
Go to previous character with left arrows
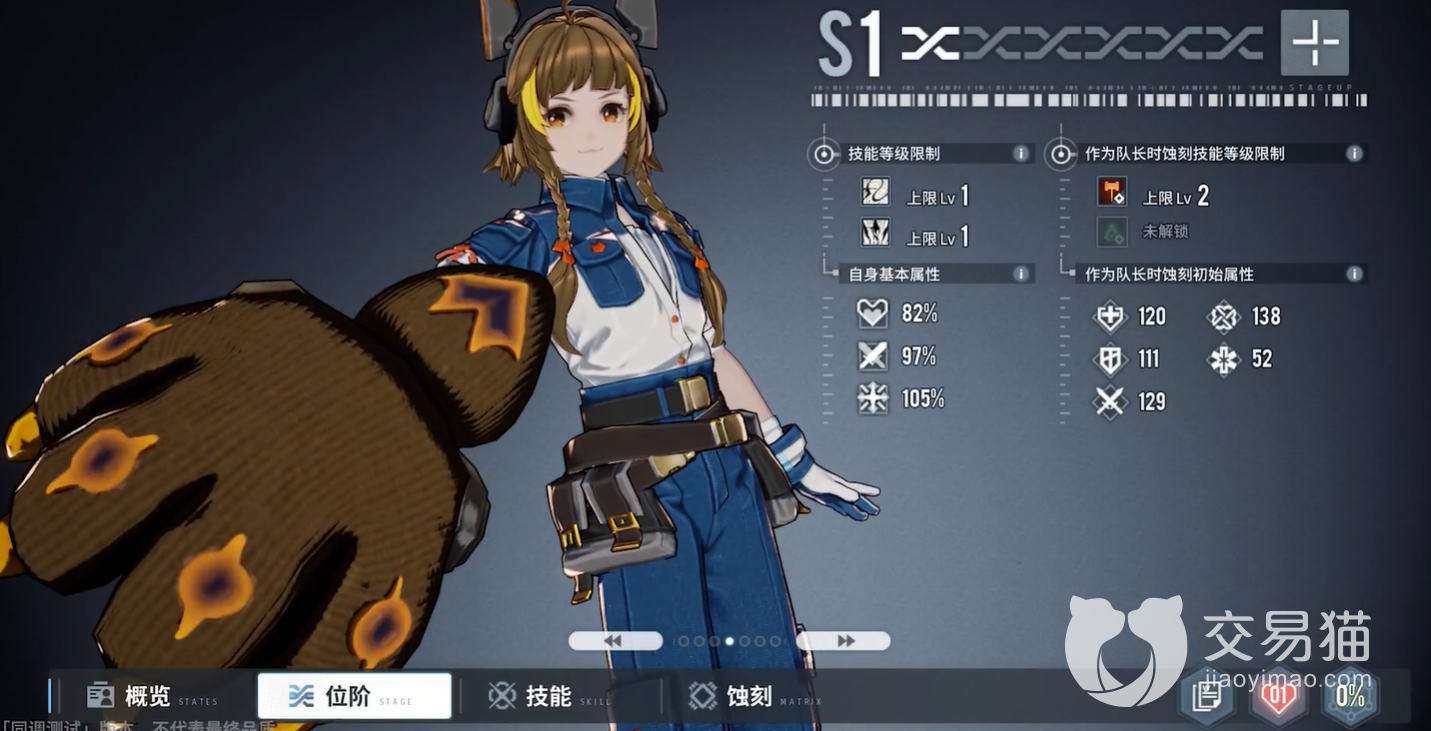pyautogui.click(x=614, y=641)
